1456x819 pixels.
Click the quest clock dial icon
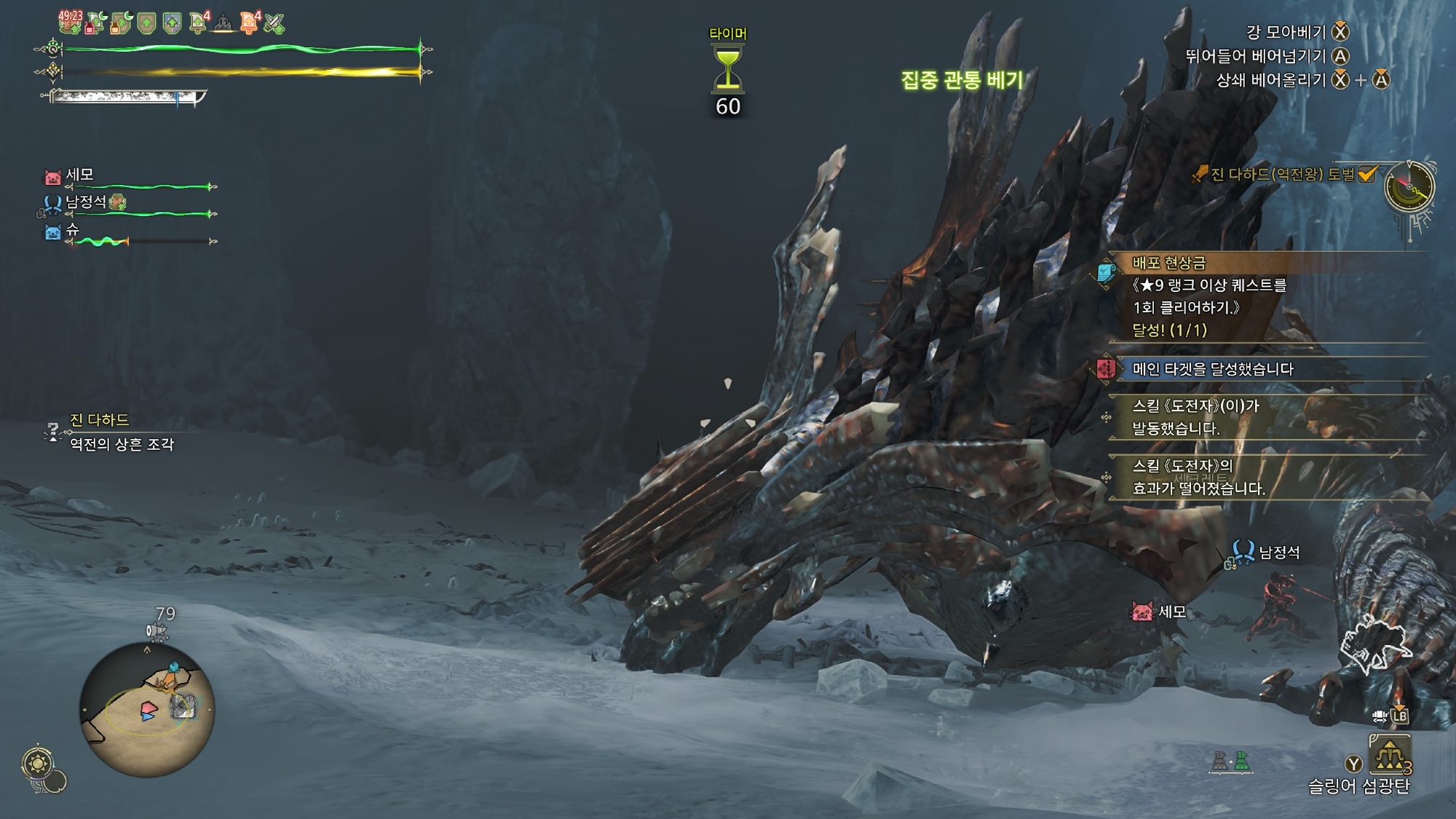(1409, 187)
